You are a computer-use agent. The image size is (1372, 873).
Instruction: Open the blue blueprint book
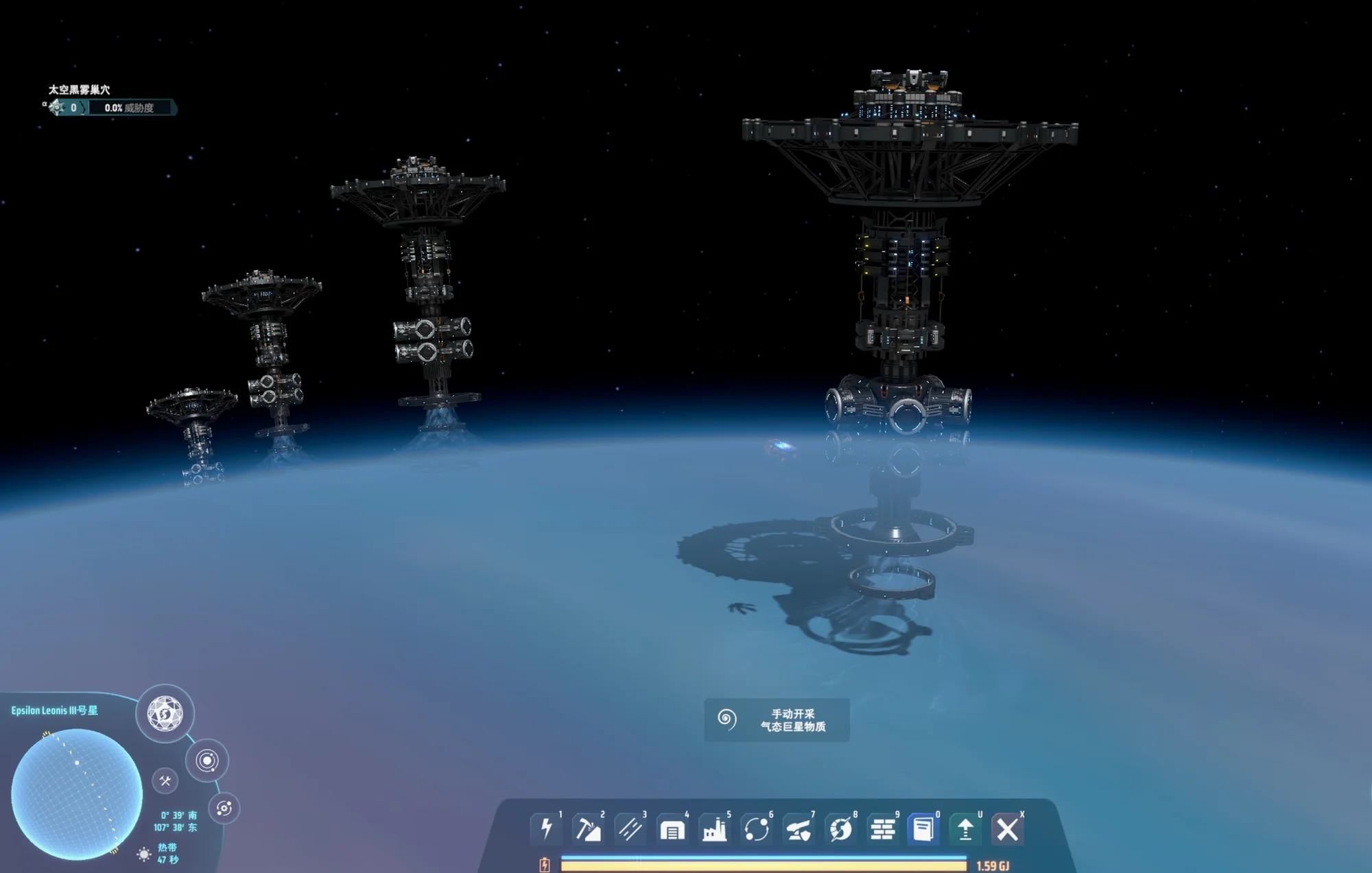[923, 829]
